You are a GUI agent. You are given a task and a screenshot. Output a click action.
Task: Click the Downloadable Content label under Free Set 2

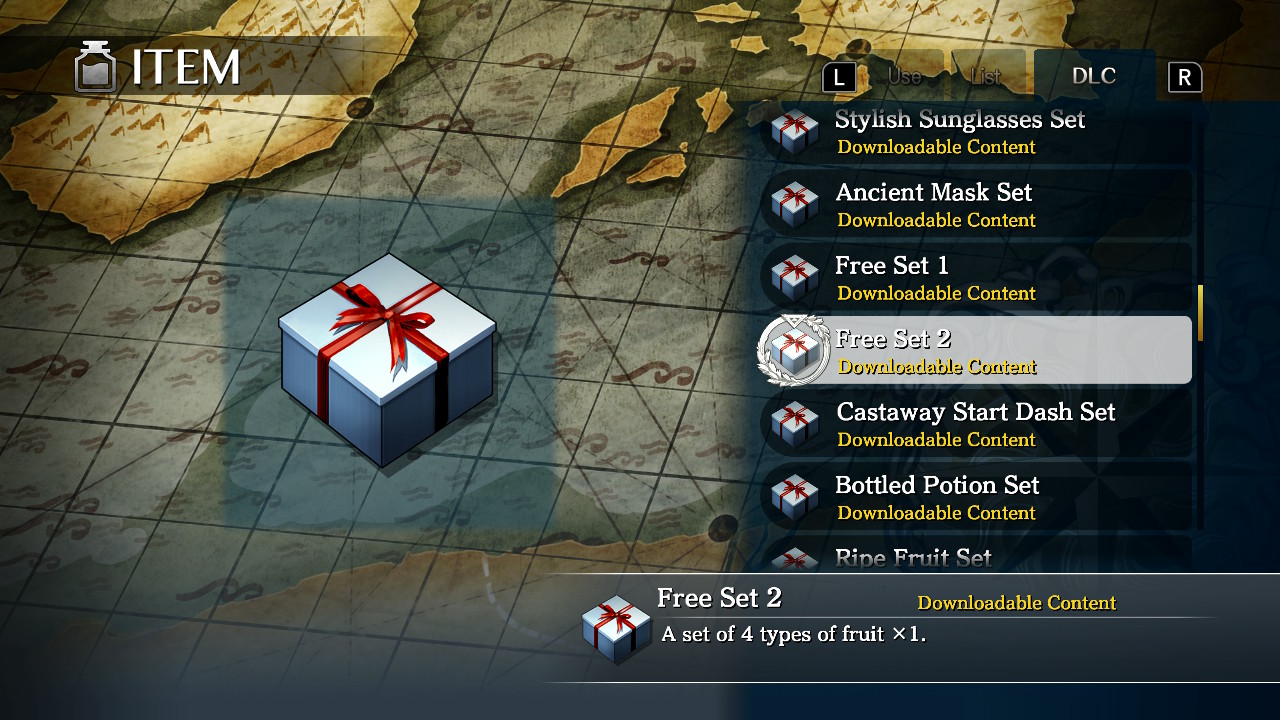pos(939,368)
